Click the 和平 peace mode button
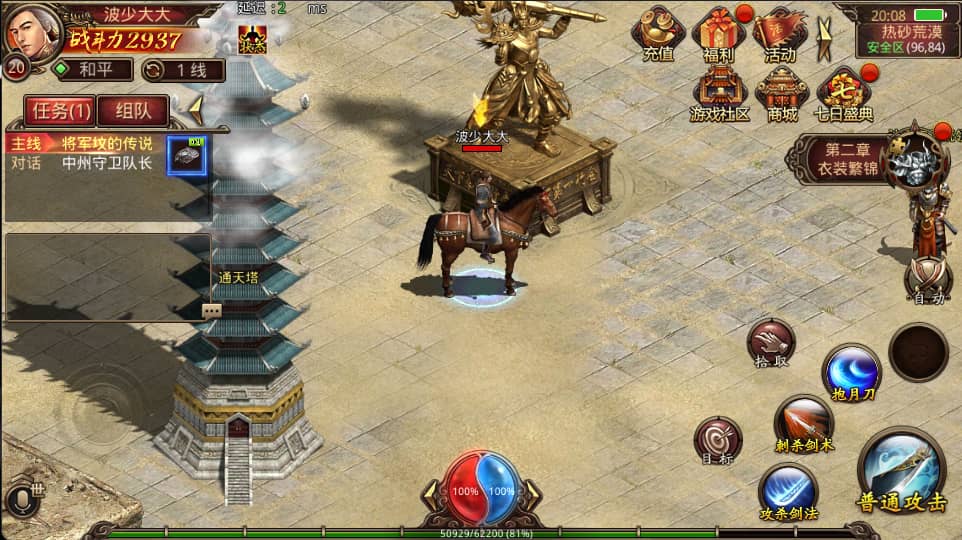The image size is (962, 540). (x=92, y=70)
